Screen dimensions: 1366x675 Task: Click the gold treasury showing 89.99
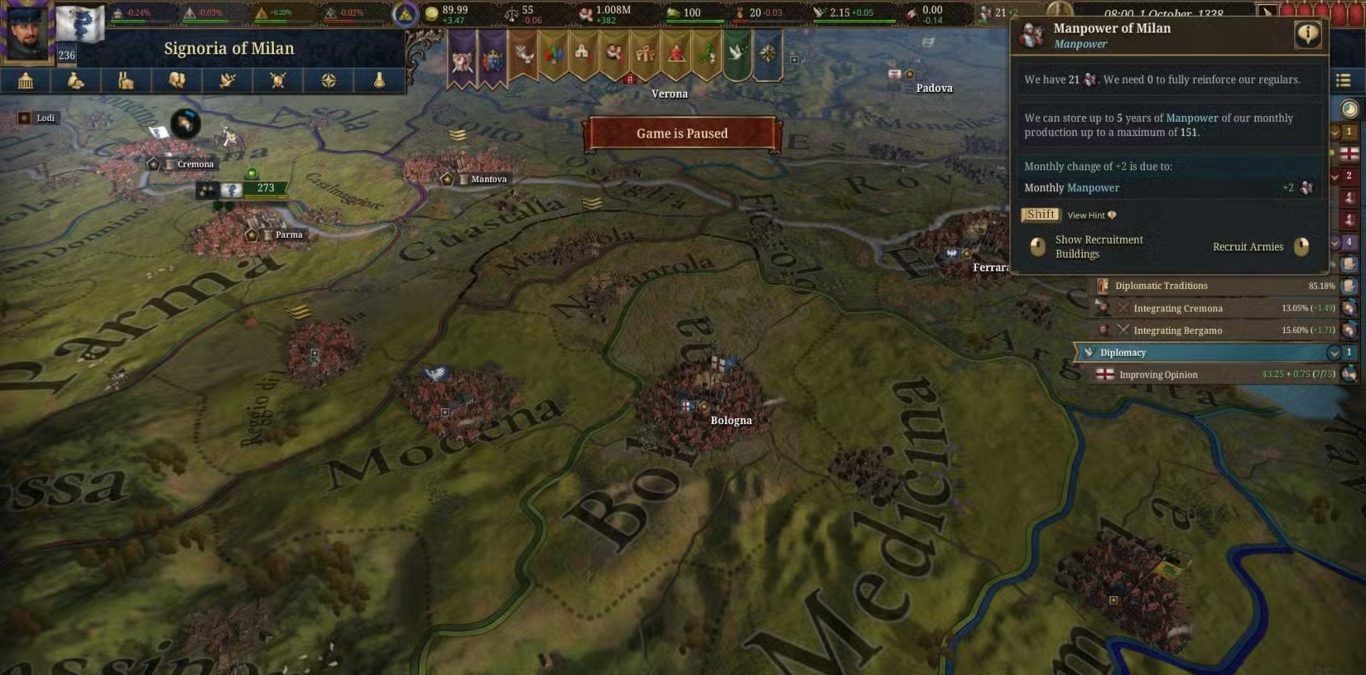click(x=446, y=14)
